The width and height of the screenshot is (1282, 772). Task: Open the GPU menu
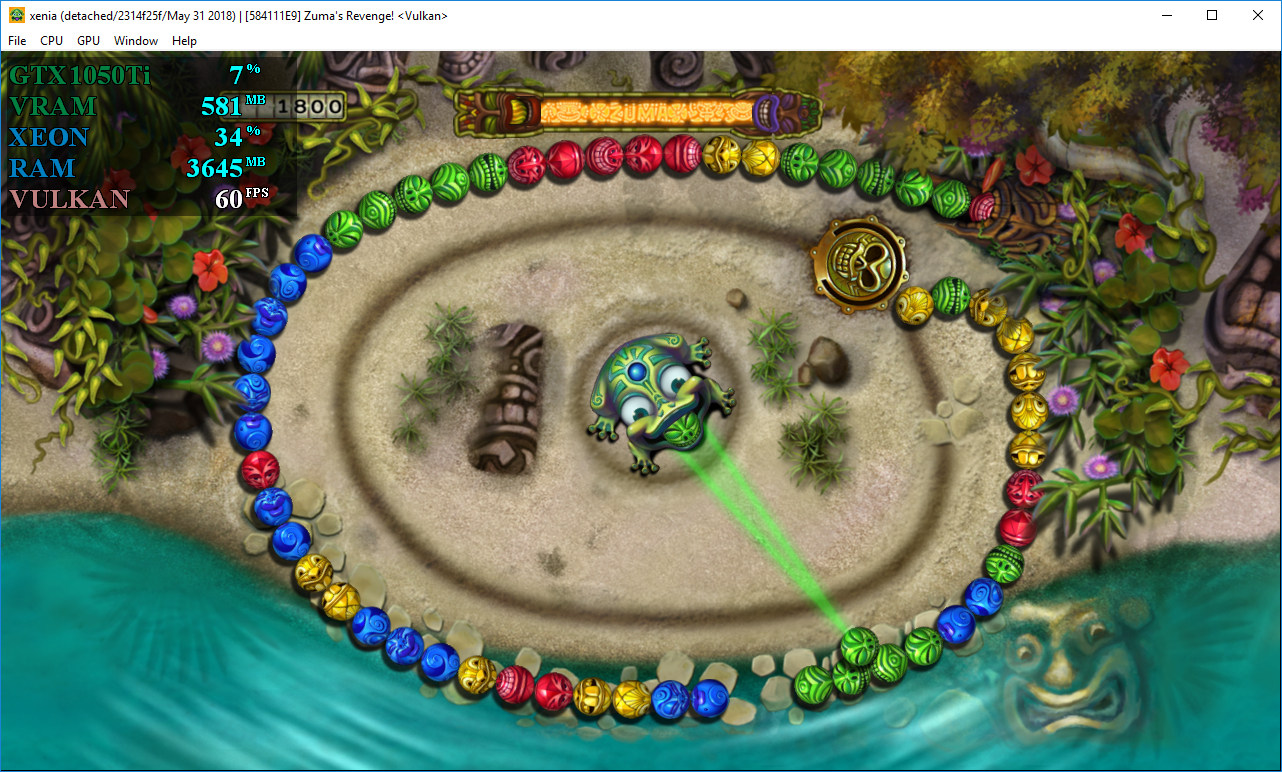click(x=87, y=41)
